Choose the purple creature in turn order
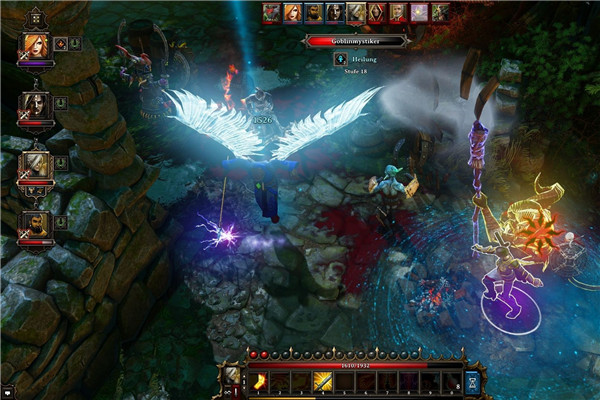 [419, 13]
